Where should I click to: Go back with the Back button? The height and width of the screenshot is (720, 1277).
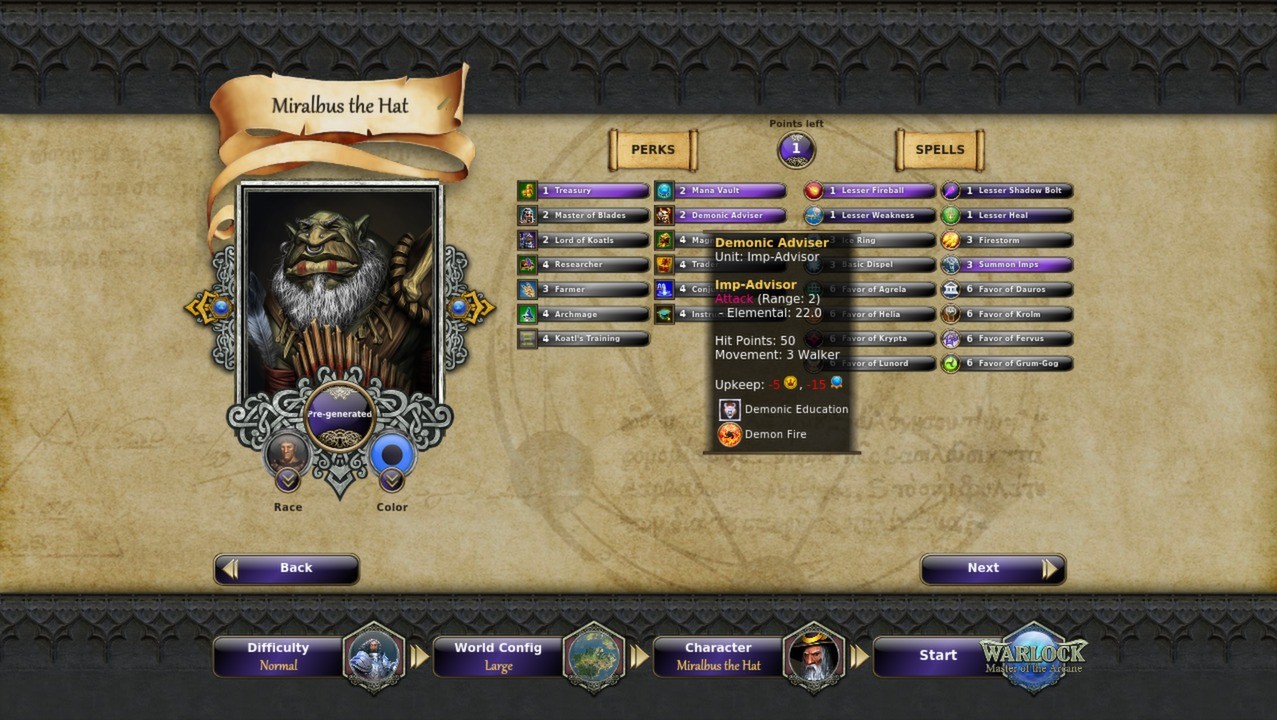point(286,568)
